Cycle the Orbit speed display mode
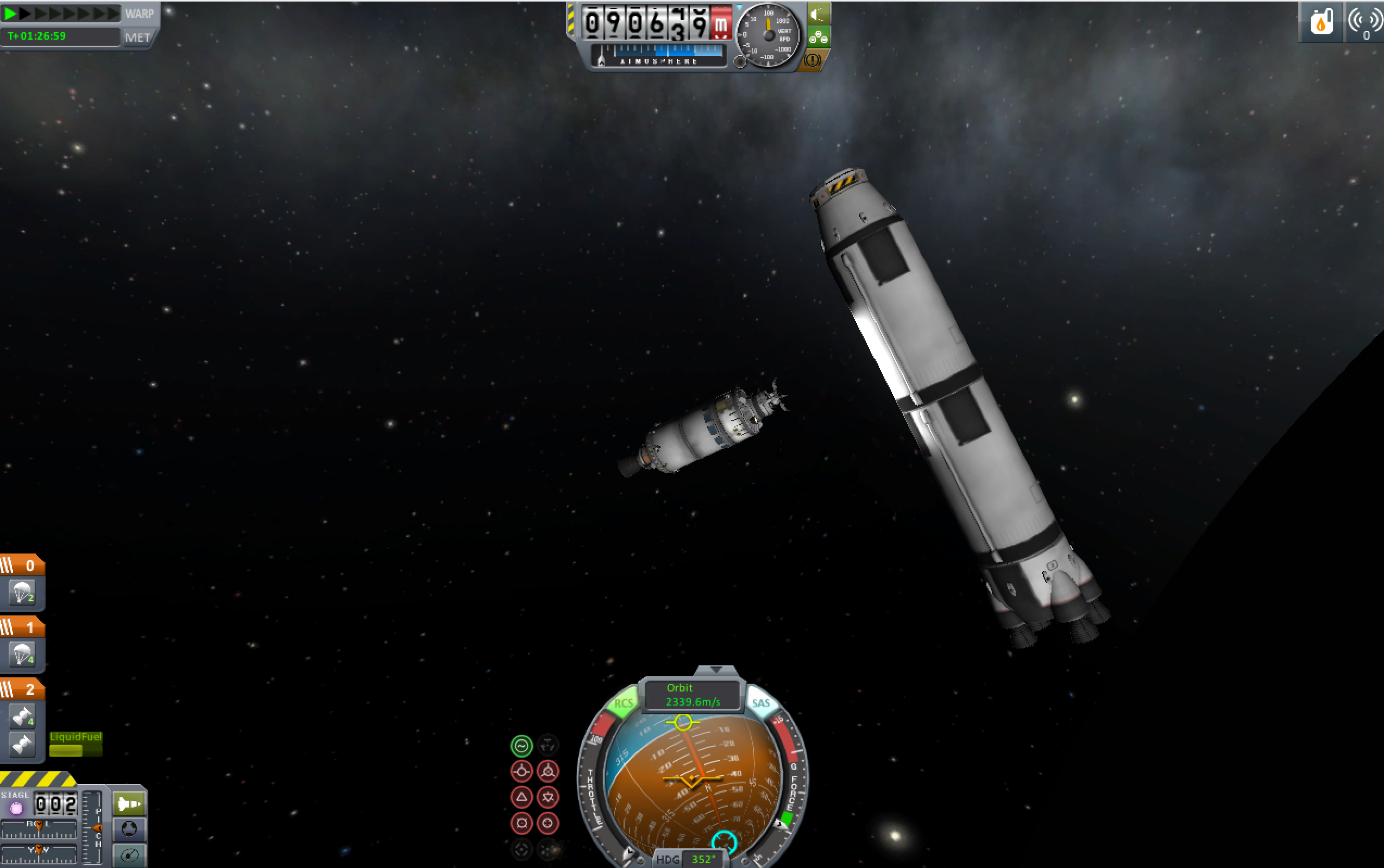 pyautogui.click(x=693, y=695)
